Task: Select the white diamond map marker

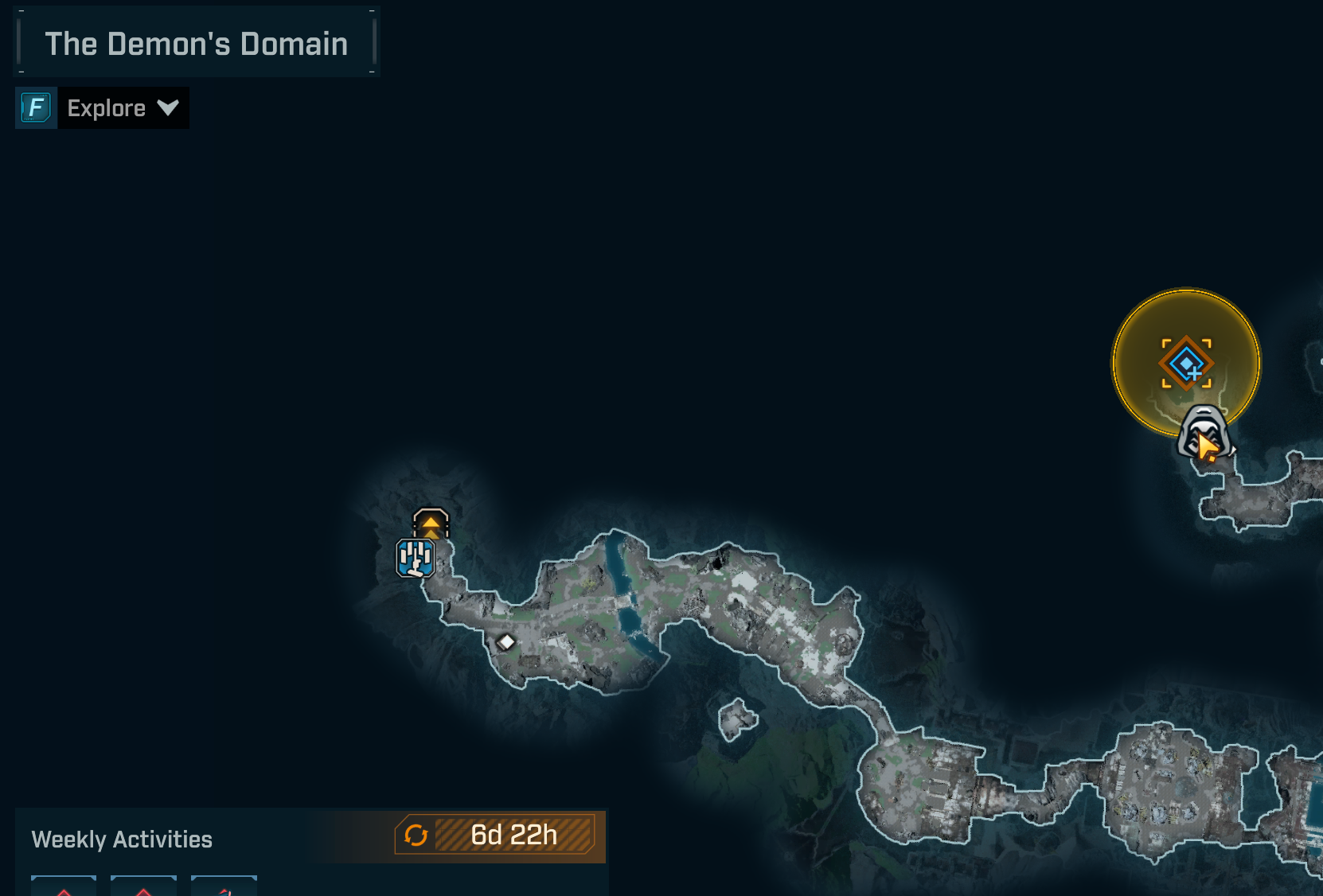Action: [506, 641]
